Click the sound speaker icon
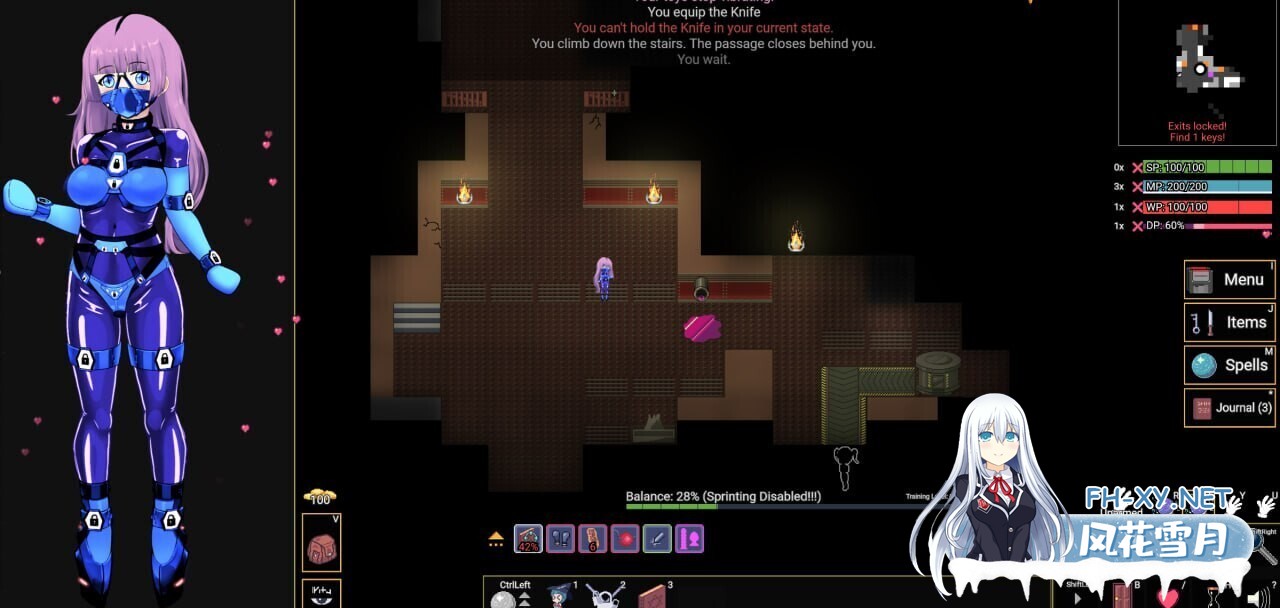The width and height of the screenshot is (1280, 608). click(x=1258, y=599)
